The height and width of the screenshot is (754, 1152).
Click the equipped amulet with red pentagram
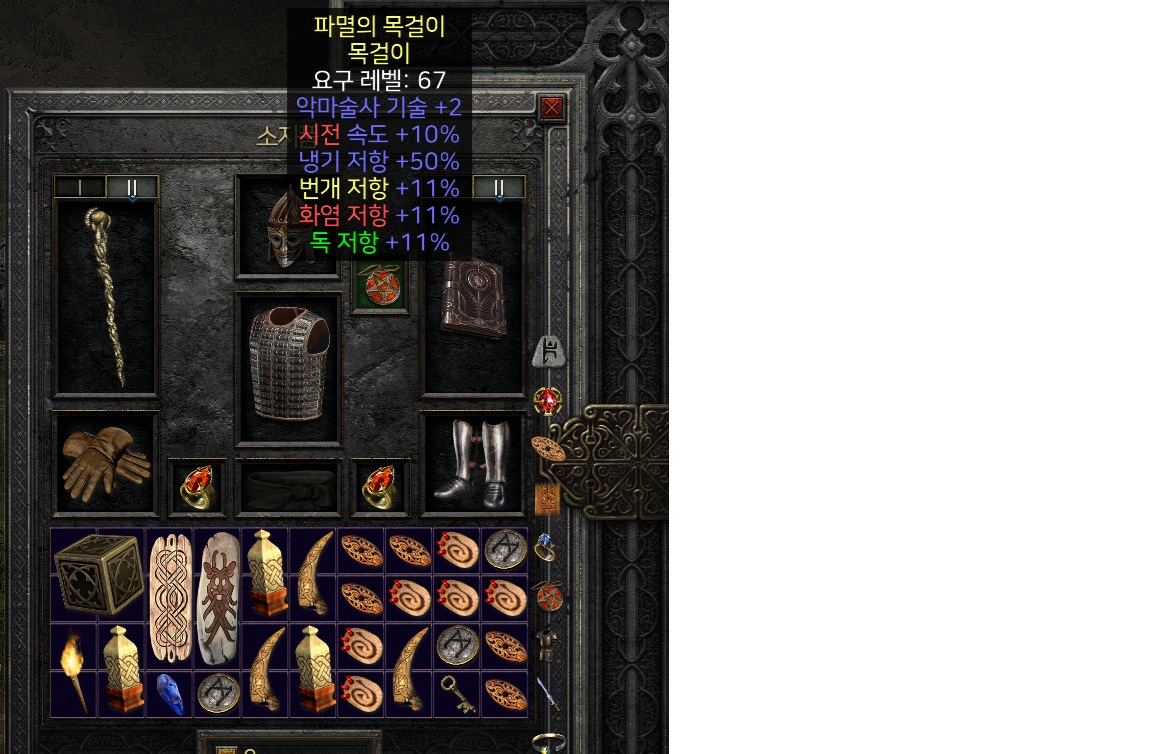point(381,287)
